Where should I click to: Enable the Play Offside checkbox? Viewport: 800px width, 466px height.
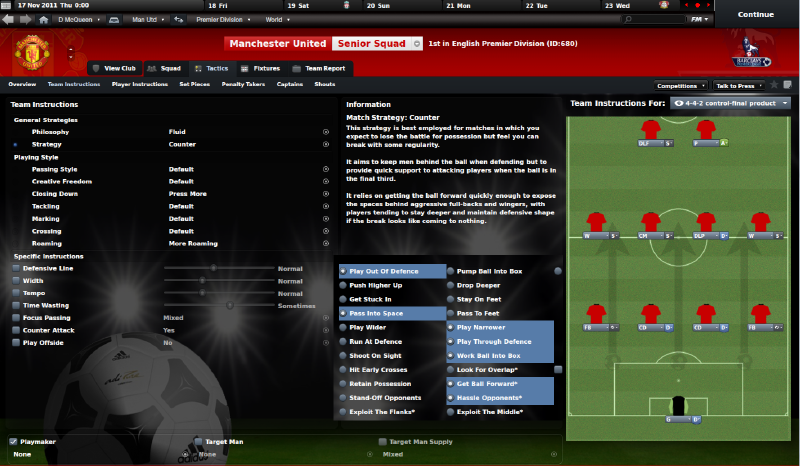[15, 342]
